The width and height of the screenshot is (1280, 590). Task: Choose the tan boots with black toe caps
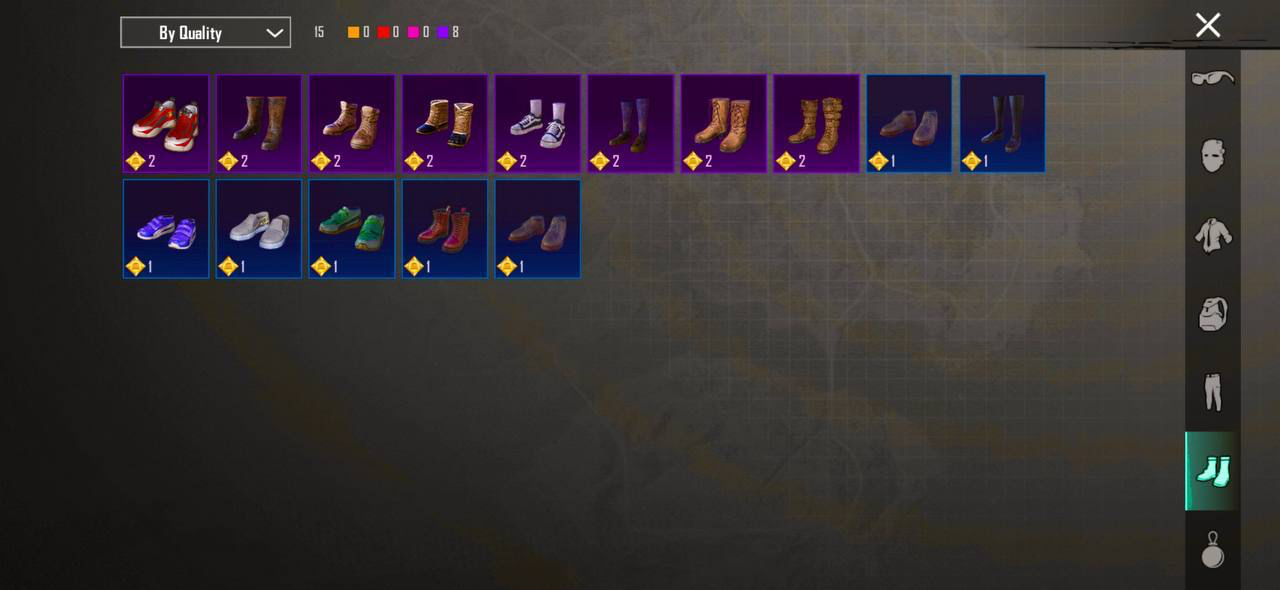pyautogui.click(x=445, y=123)
